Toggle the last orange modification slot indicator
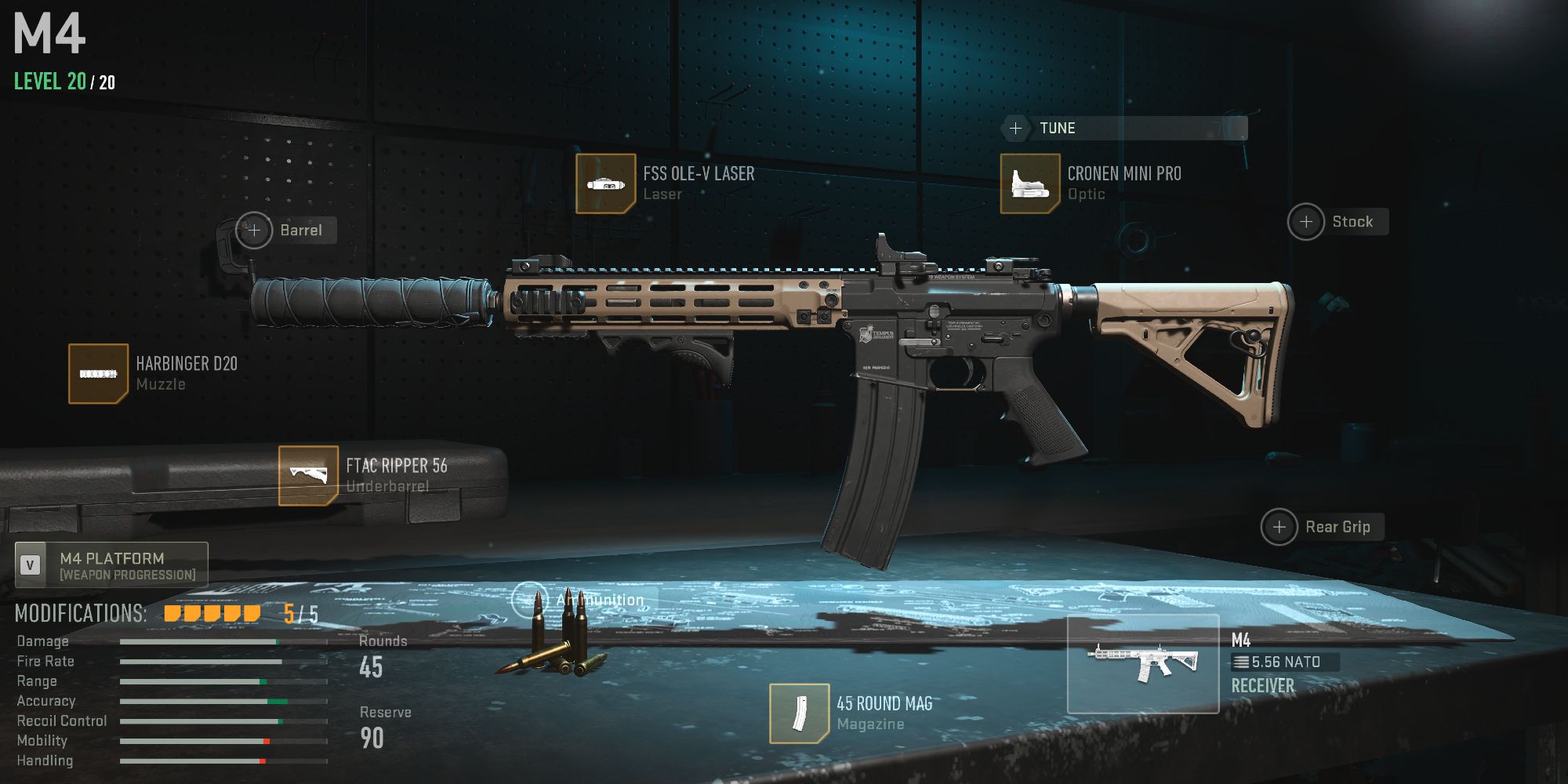 coord(252,612)
